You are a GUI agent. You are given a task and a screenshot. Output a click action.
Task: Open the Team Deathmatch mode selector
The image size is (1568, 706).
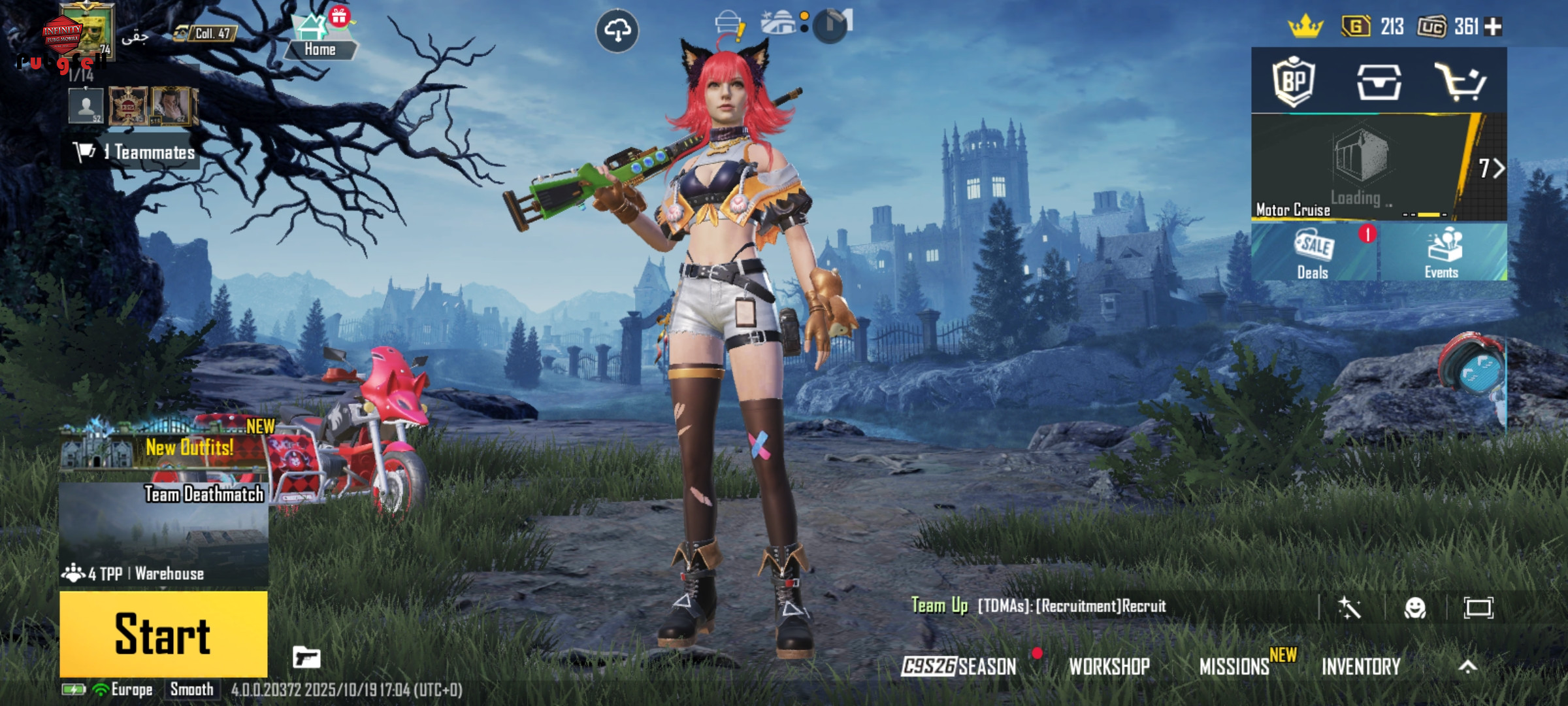tap(163, 533)
